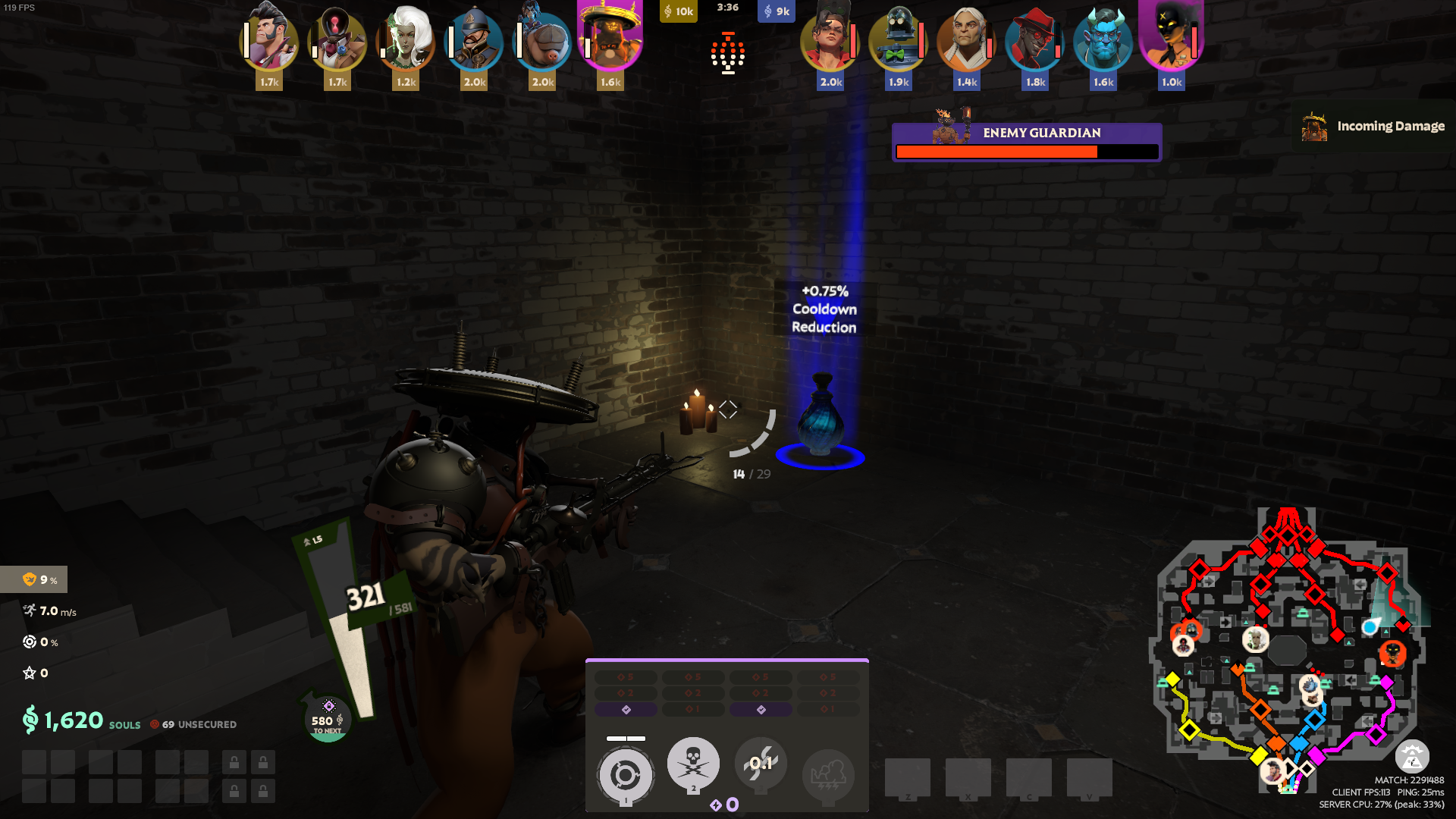Click the round icon beside the minimap

tap(1412, 756)
